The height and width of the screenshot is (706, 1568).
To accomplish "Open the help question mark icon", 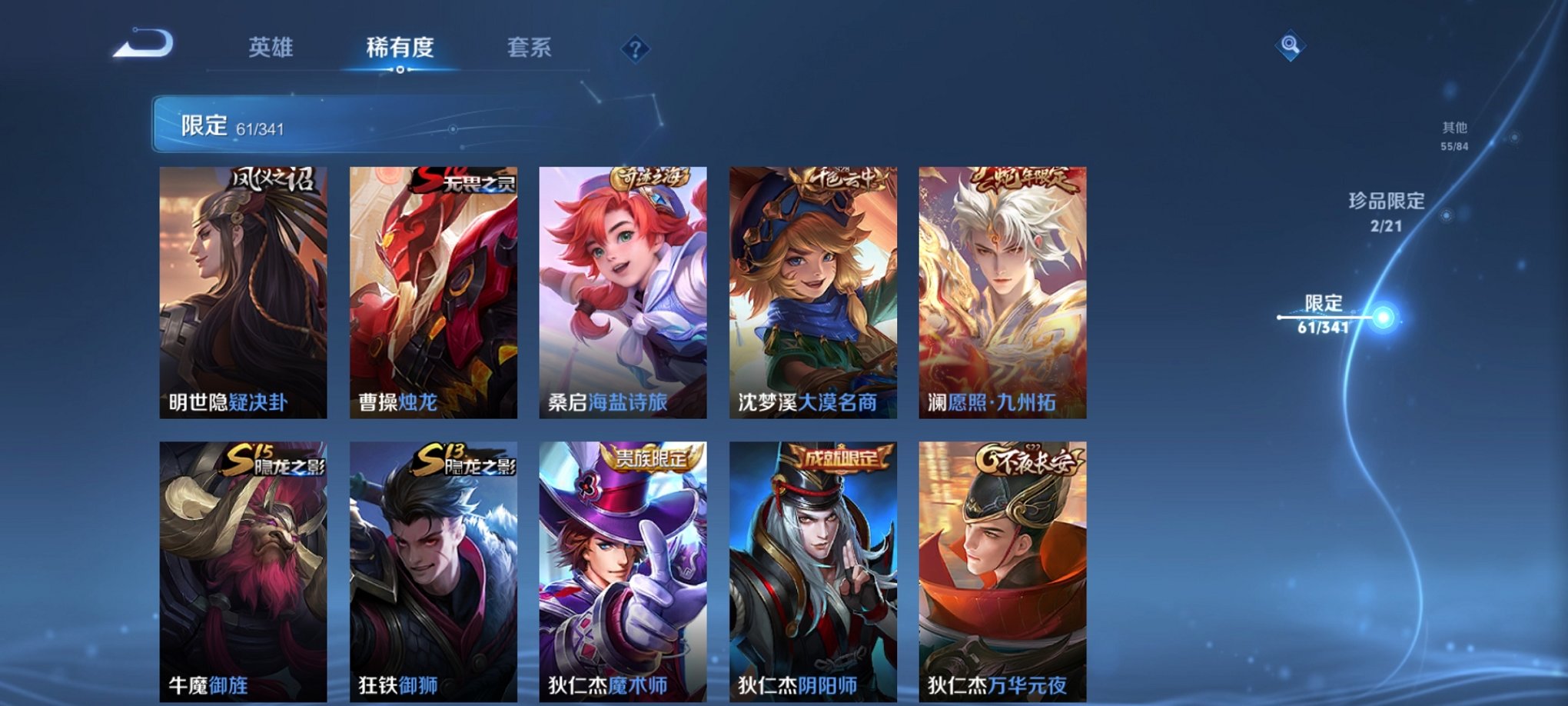I will pyautogui.click(x=634, y=50).
